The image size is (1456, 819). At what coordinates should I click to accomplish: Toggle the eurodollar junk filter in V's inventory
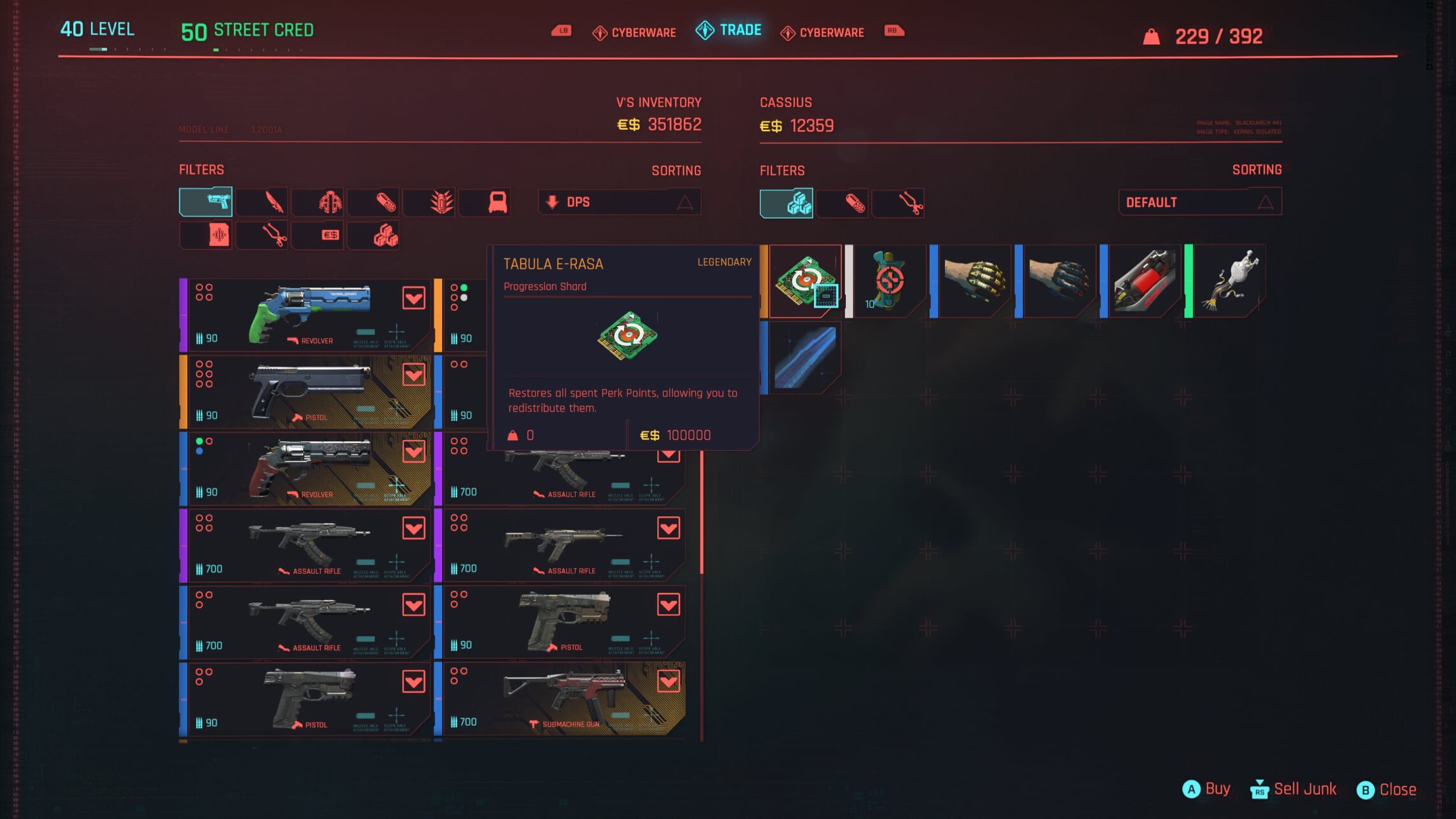[x=317, y=234]
